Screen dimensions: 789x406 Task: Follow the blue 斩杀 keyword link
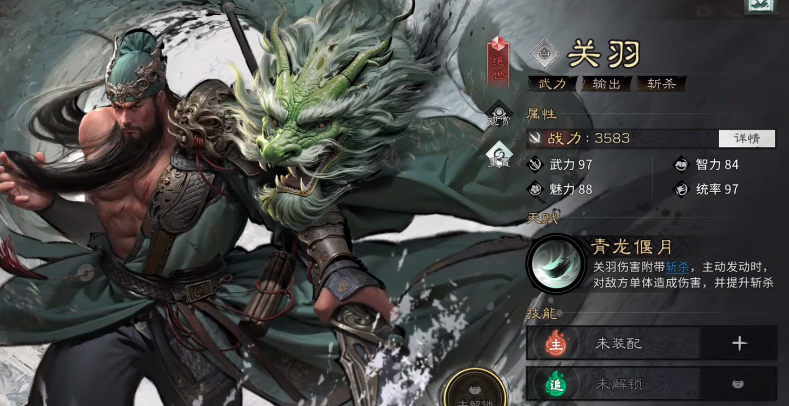pyautogui.click(x=677, y=267)
